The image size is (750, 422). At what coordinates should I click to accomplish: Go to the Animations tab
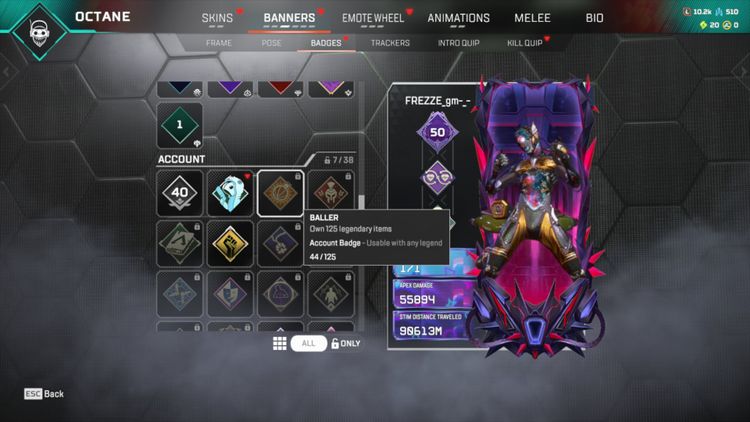tap(458, 18)
